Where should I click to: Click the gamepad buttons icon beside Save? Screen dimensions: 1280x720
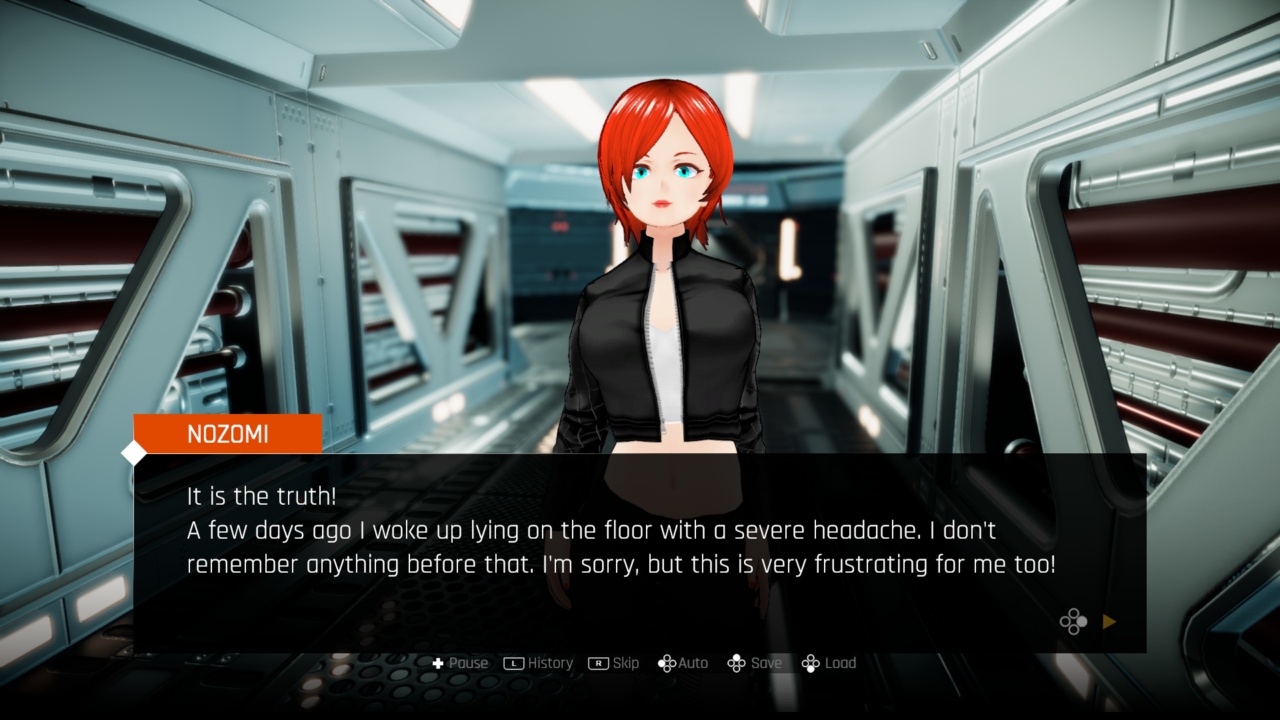[x=736, y=662]
